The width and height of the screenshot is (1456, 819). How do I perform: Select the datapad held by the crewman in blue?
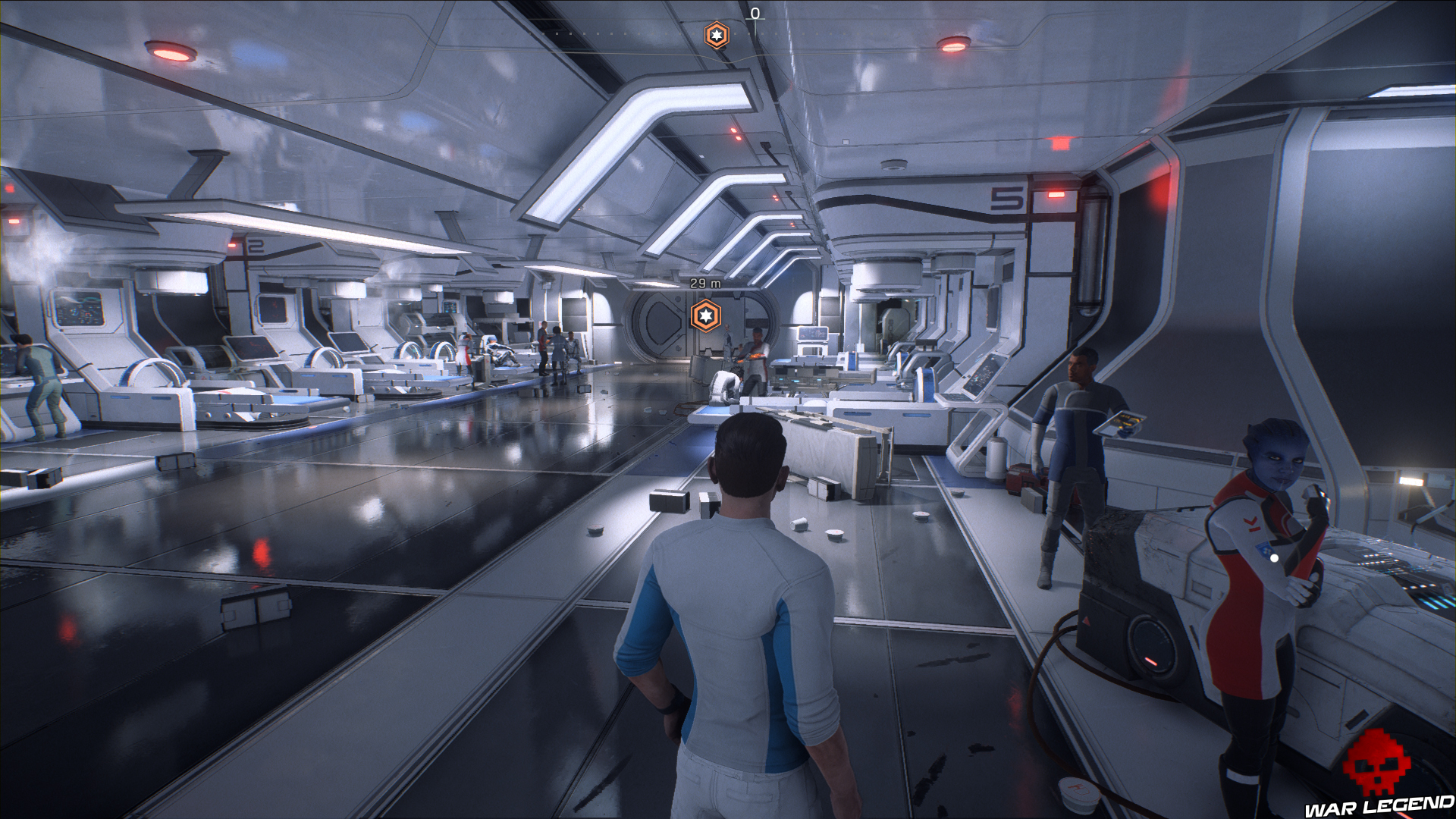click(1122, 422)
